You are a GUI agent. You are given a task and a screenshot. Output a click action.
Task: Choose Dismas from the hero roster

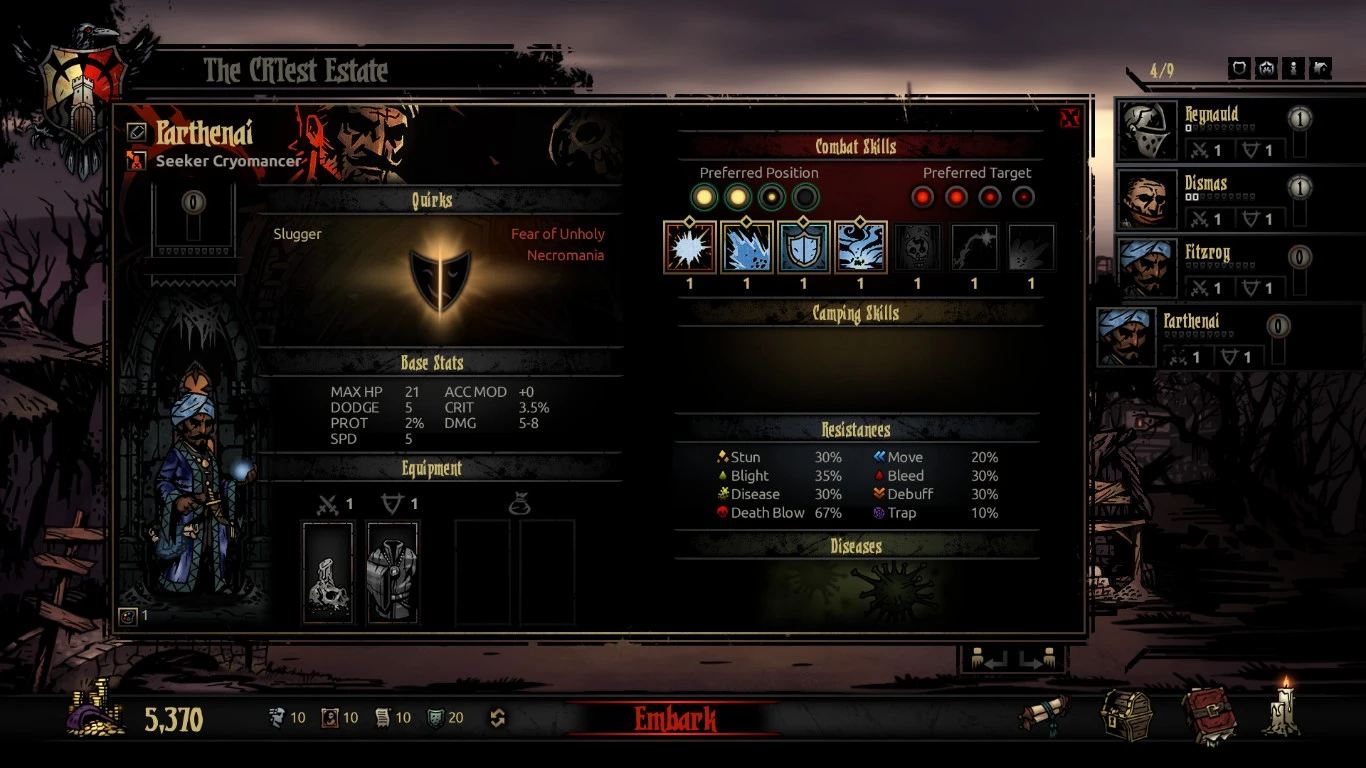(1210, 200)
